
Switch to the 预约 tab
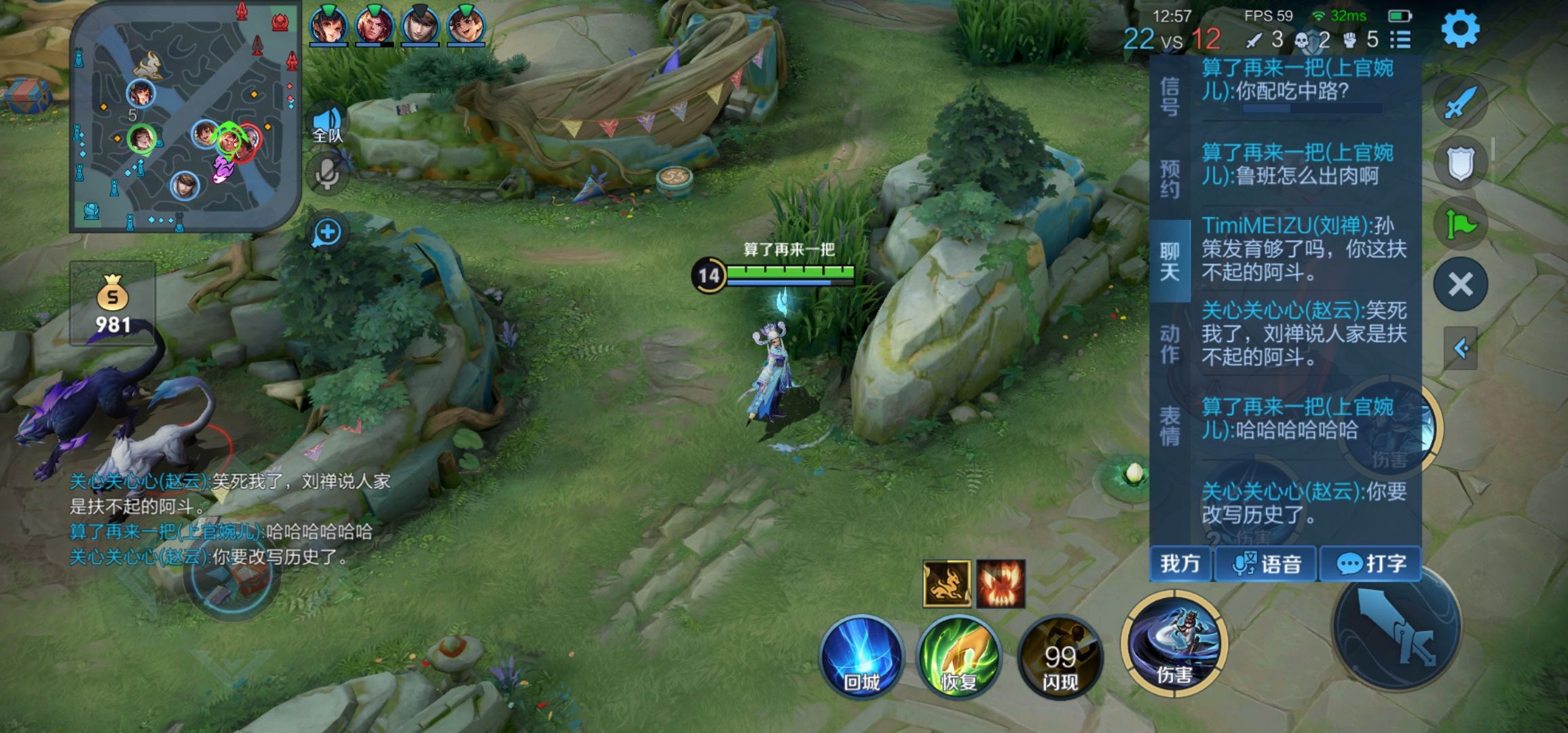[1170, 178]
